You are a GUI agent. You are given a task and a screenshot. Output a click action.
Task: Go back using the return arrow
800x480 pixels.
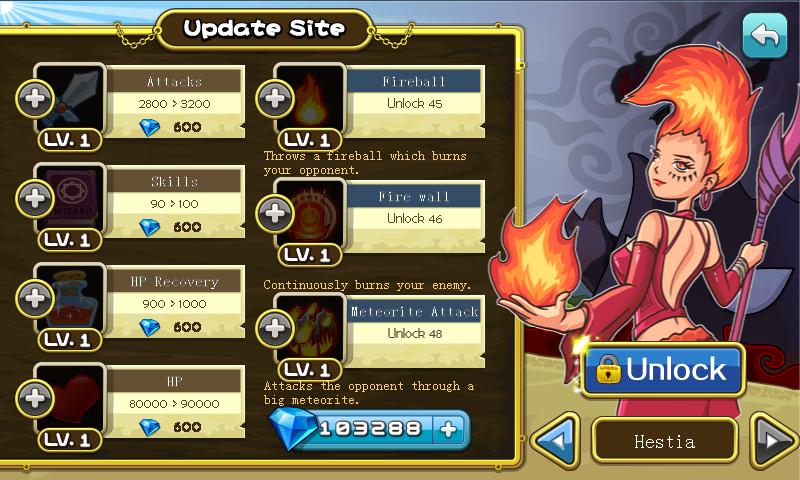(765, 36)
